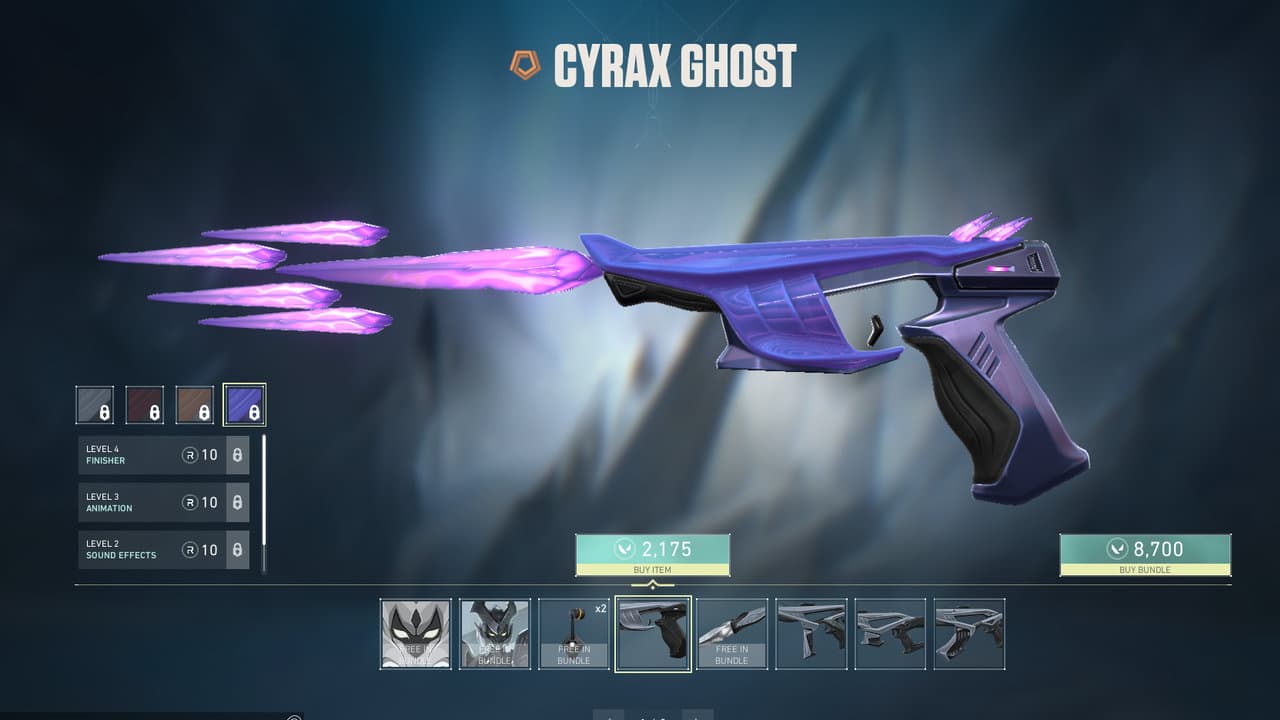
Task: Click the lock icon on Level 2 Sound Effects
Action: 237,550
